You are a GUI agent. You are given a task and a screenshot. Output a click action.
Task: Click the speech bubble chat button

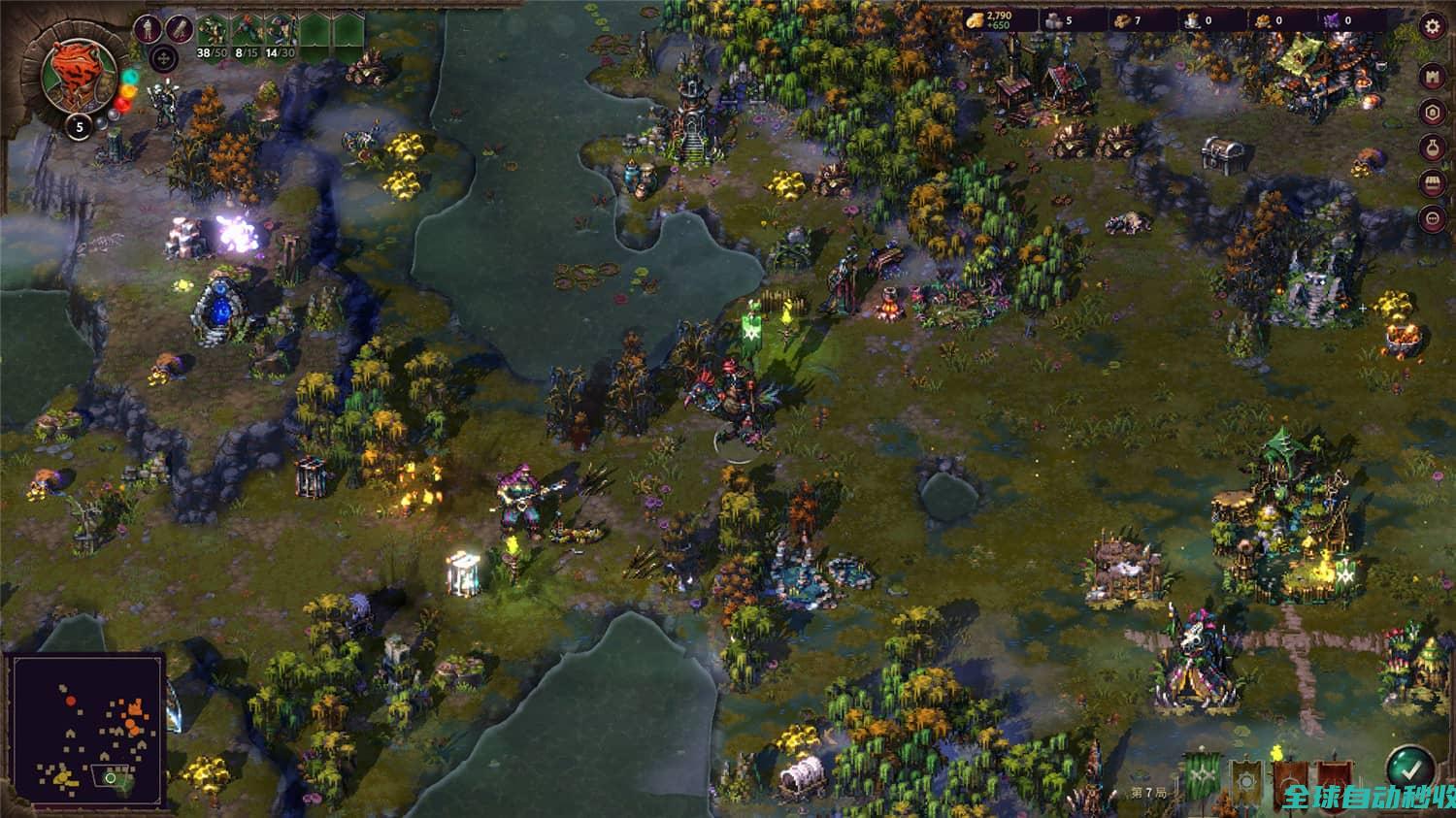point(1433,217)
